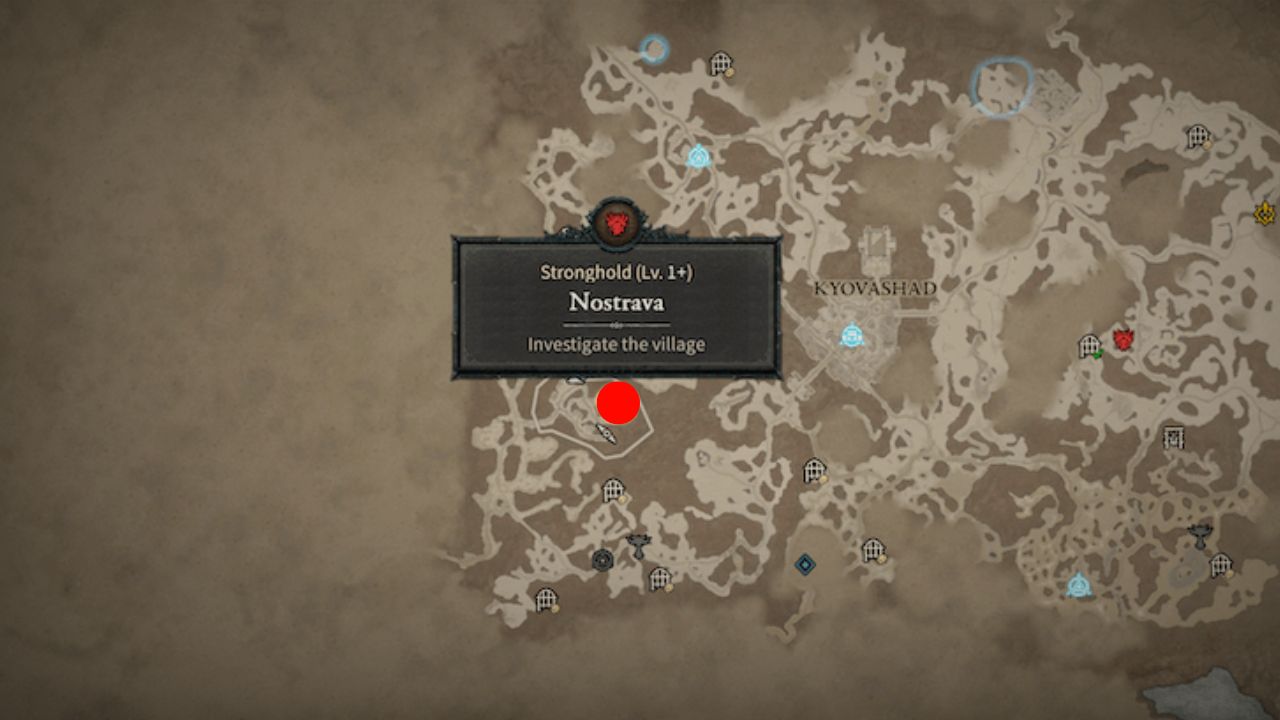Click the blue diamond cellar marker below Kyovashad
Image resolution: width=1280 pixels, height=720 pixels.
click(807, 564)
